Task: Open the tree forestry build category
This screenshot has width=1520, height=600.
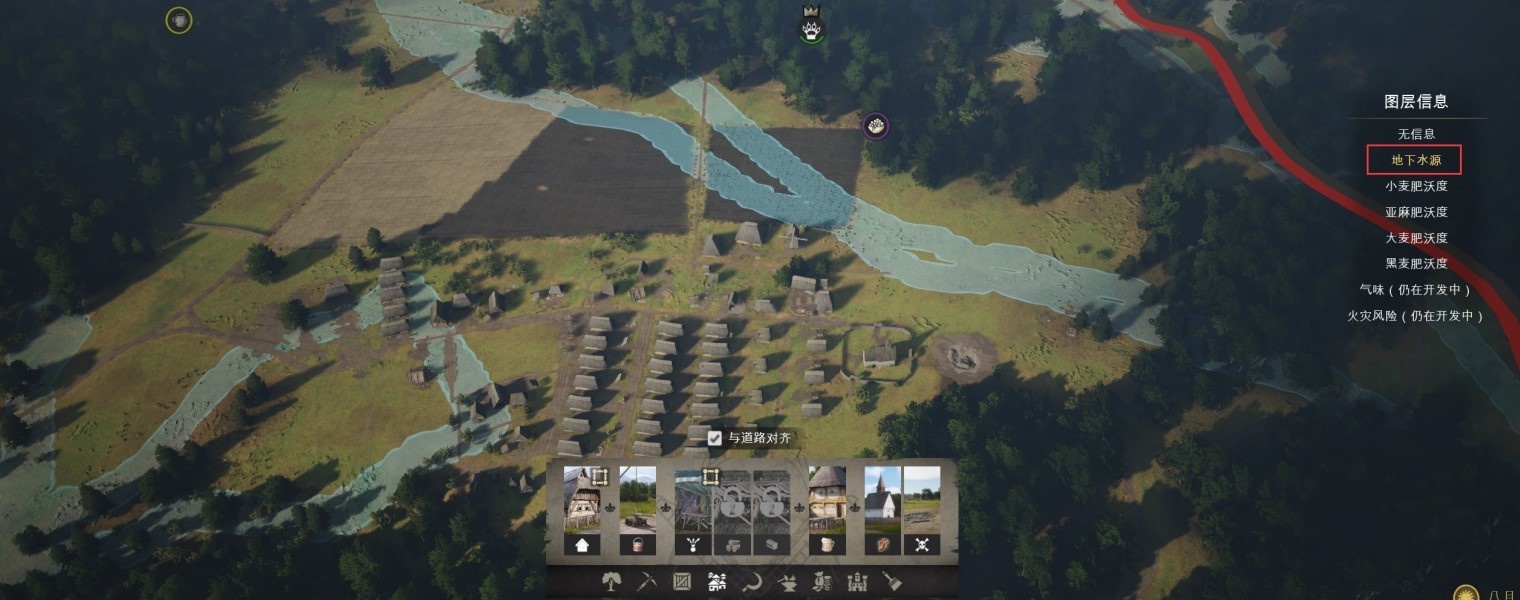Action: [609, 581]
